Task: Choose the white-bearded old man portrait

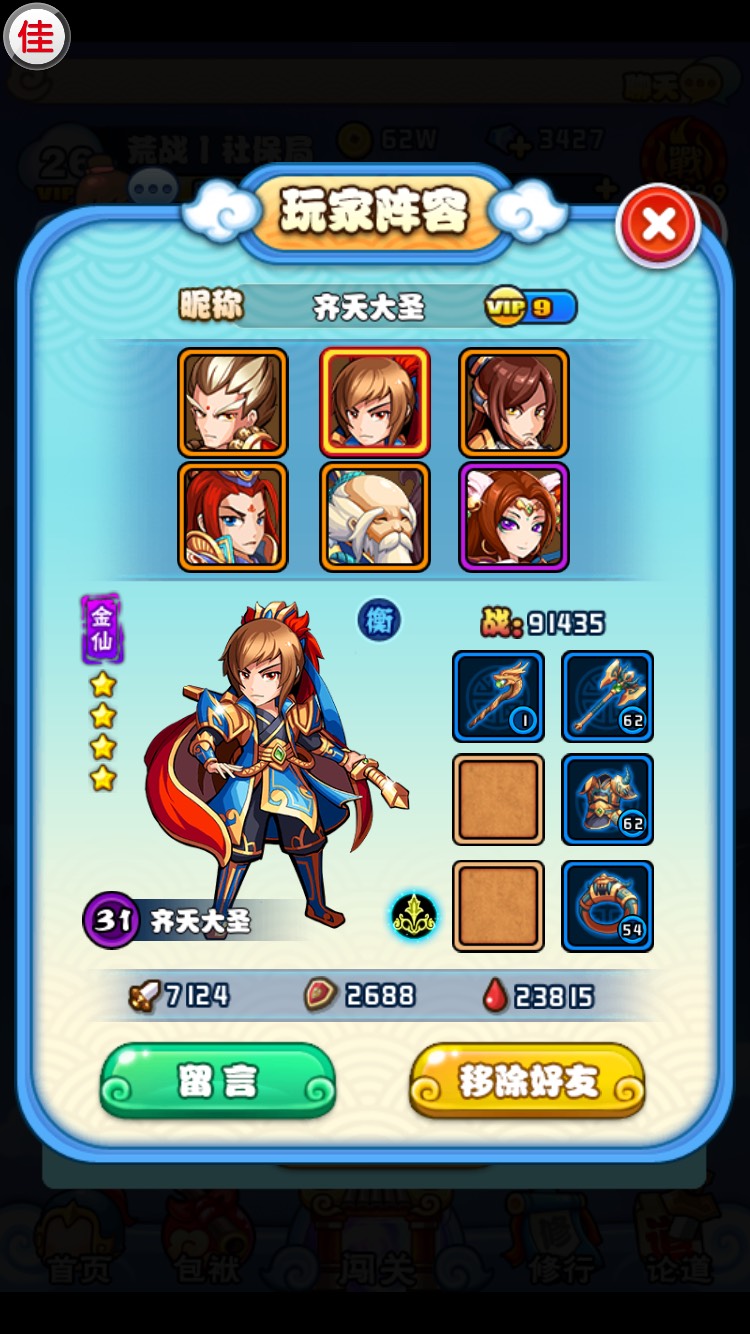Action: 374,516
